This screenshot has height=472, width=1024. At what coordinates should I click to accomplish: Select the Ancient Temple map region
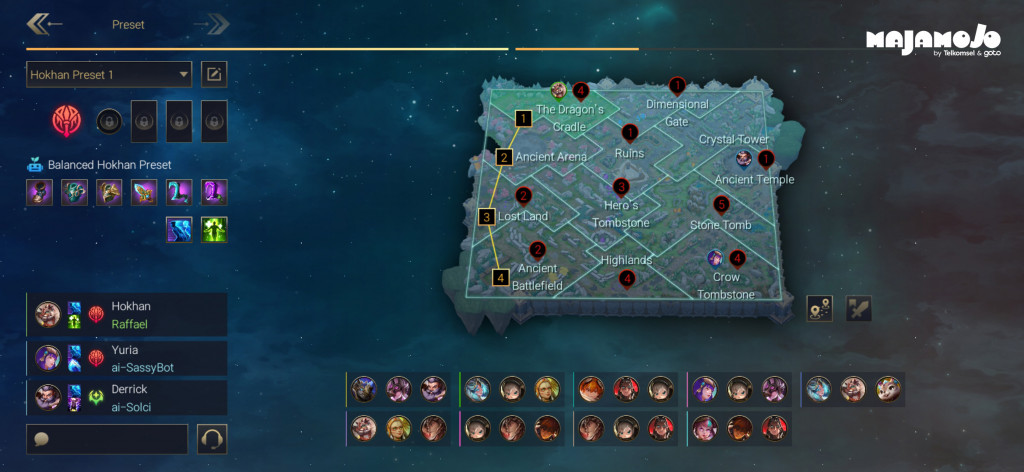754,179
